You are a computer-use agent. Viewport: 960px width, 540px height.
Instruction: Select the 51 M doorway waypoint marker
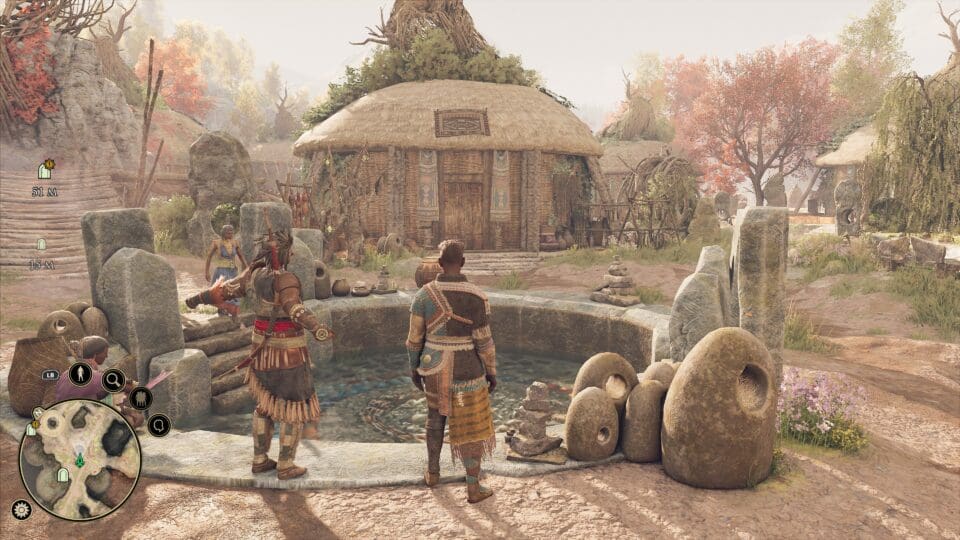click(x=45, y=169)
